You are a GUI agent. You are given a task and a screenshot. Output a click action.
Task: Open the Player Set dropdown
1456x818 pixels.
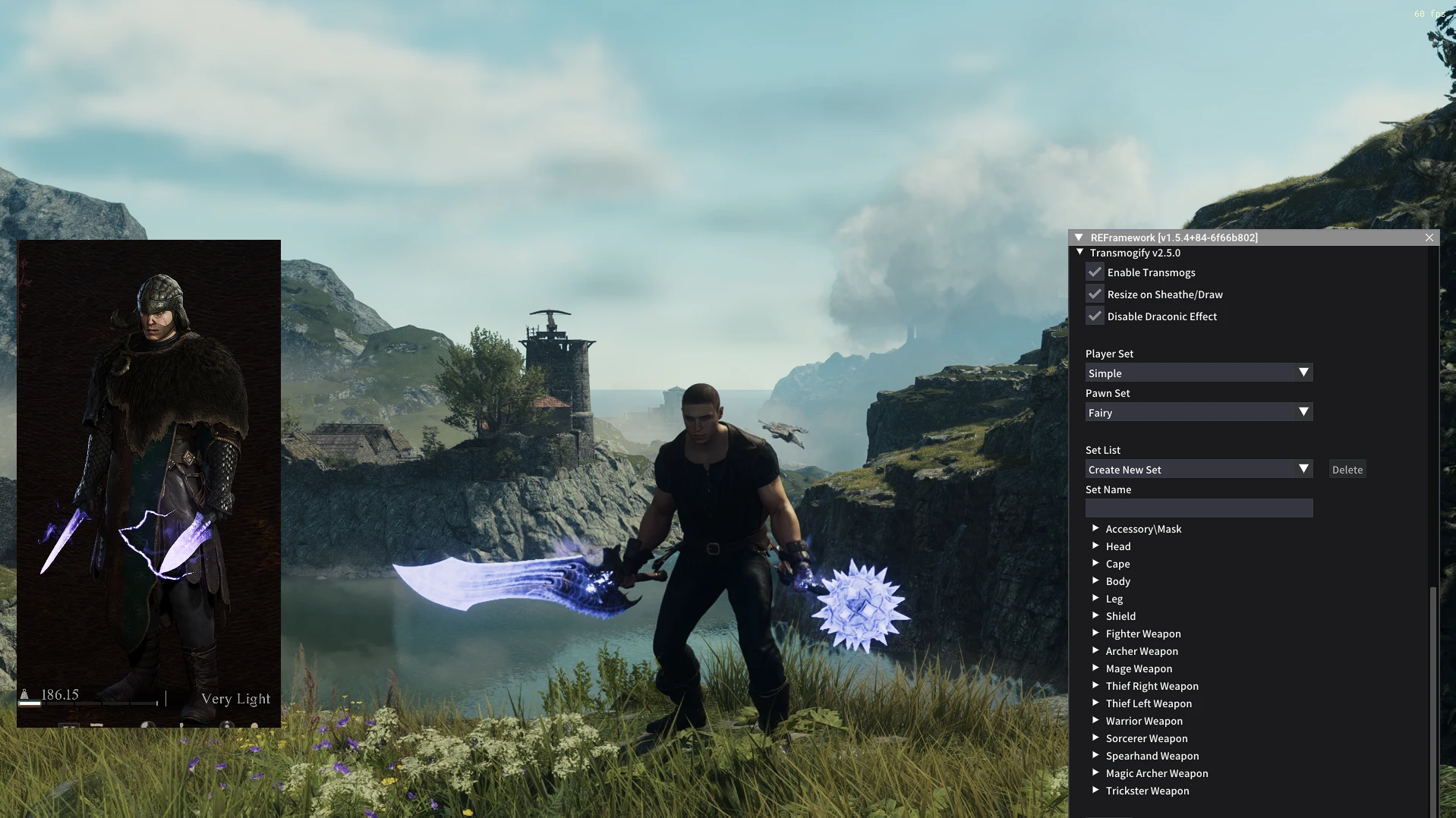(1199, 373)
